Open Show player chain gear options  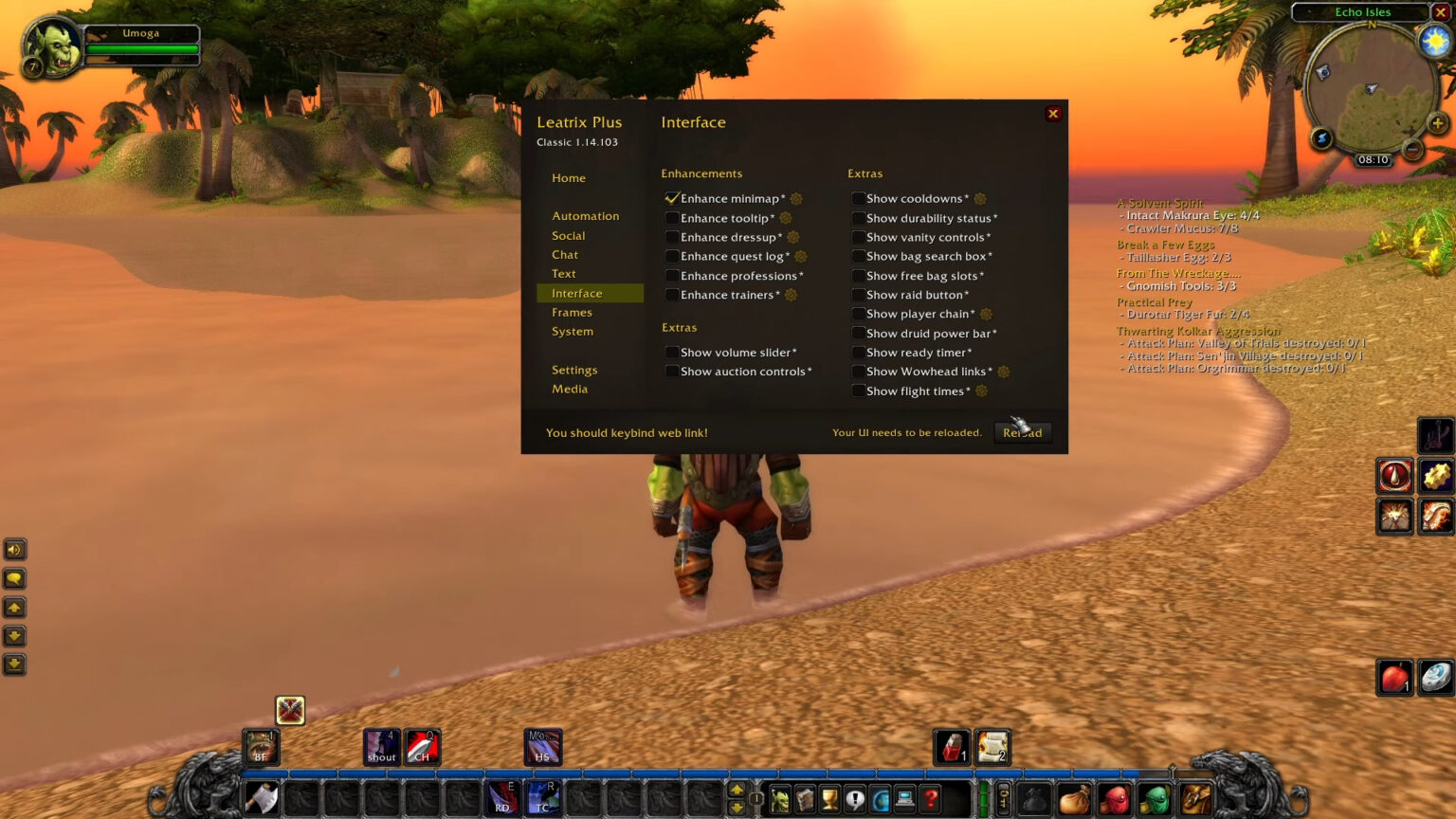click(x=984, y=314)
